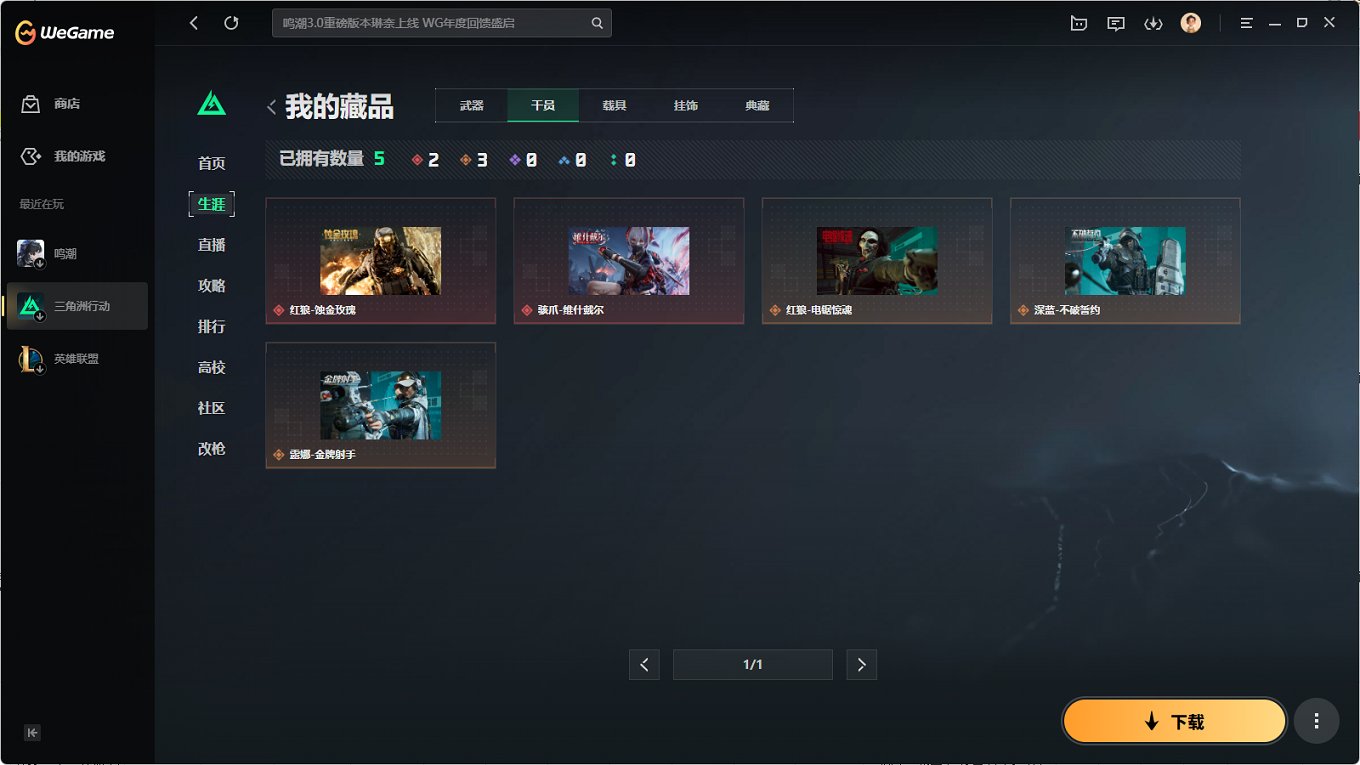The height and width of the screenshot is (765, 1360).
Task: Switch to the 武器 tab
Action: [471, 105]
